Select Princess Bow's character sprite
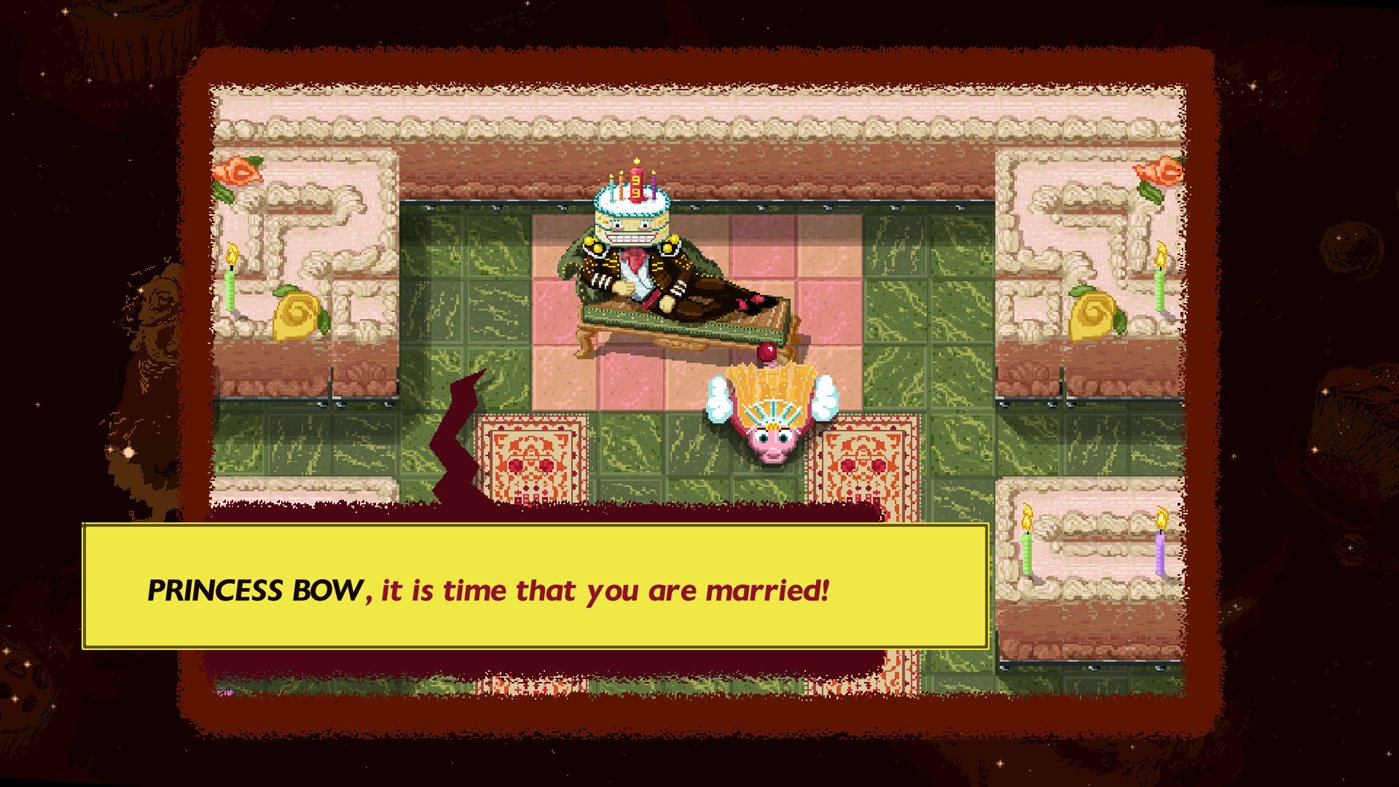1399x787 pixels. coord(770,420)
